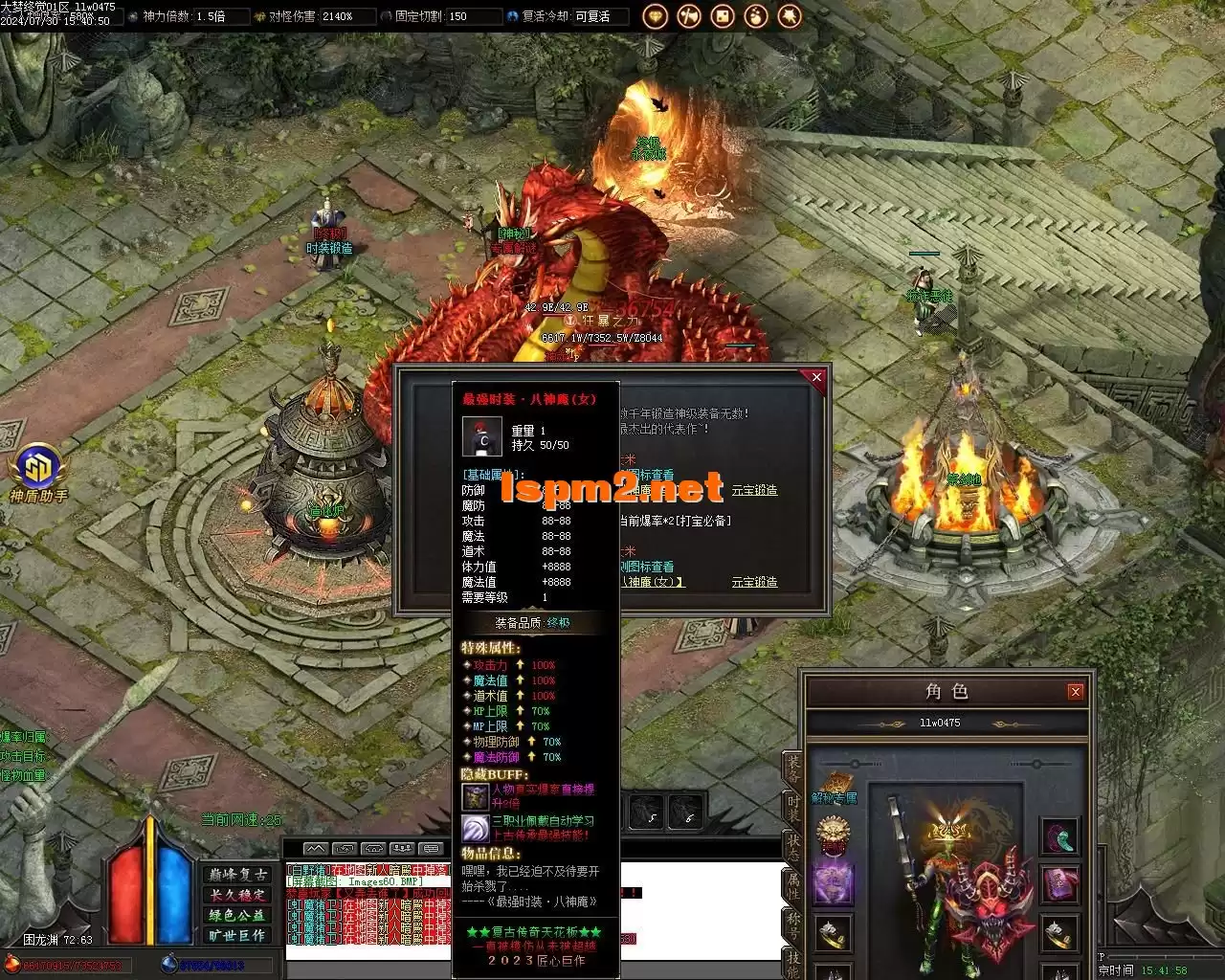
Task: Open the dice icon in top bar
Action: [x=723, y=16]
